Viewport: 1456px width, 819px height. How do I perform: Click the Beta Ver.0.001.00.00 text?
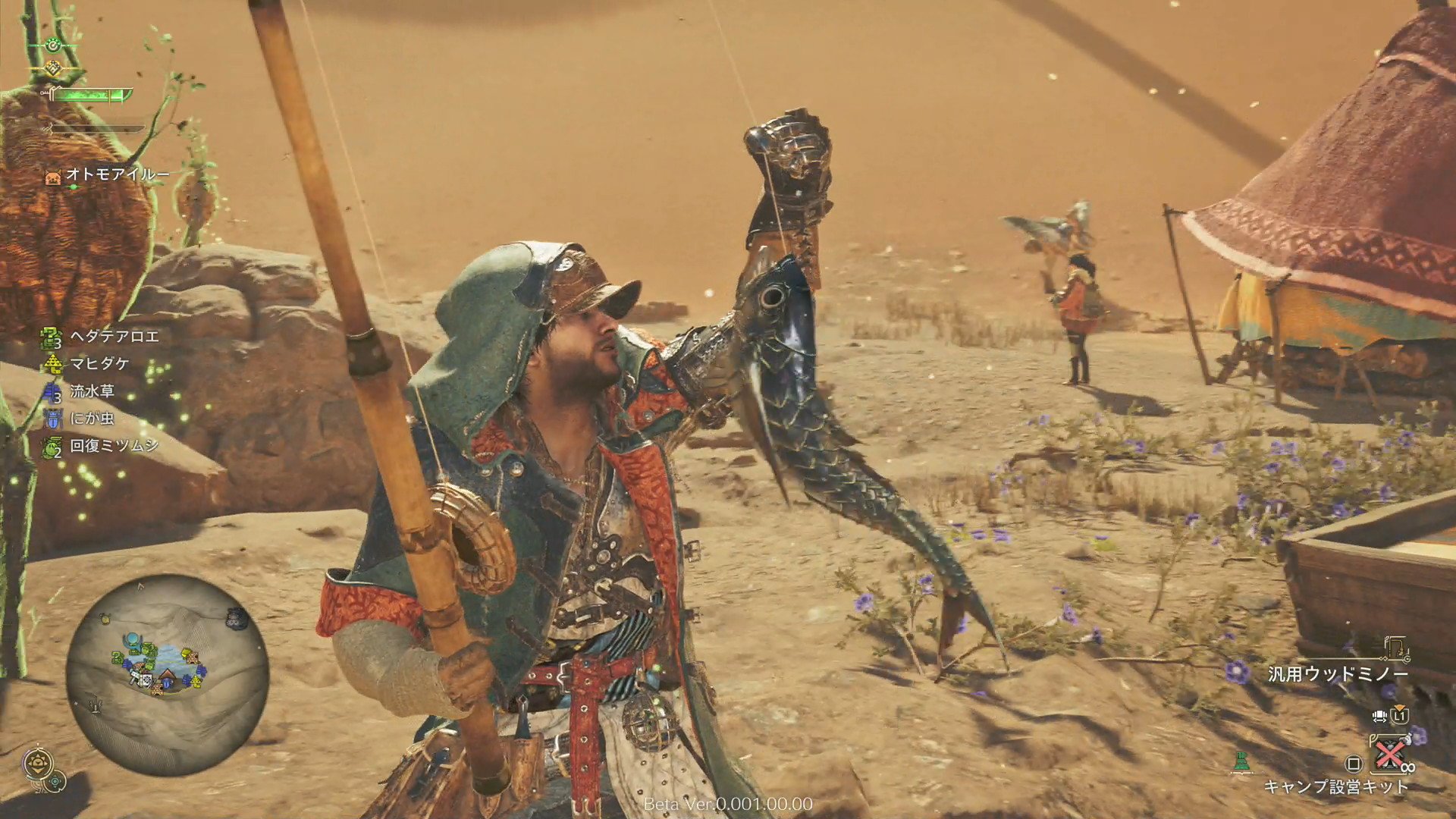pyautogui.click(x=728, y=802)
